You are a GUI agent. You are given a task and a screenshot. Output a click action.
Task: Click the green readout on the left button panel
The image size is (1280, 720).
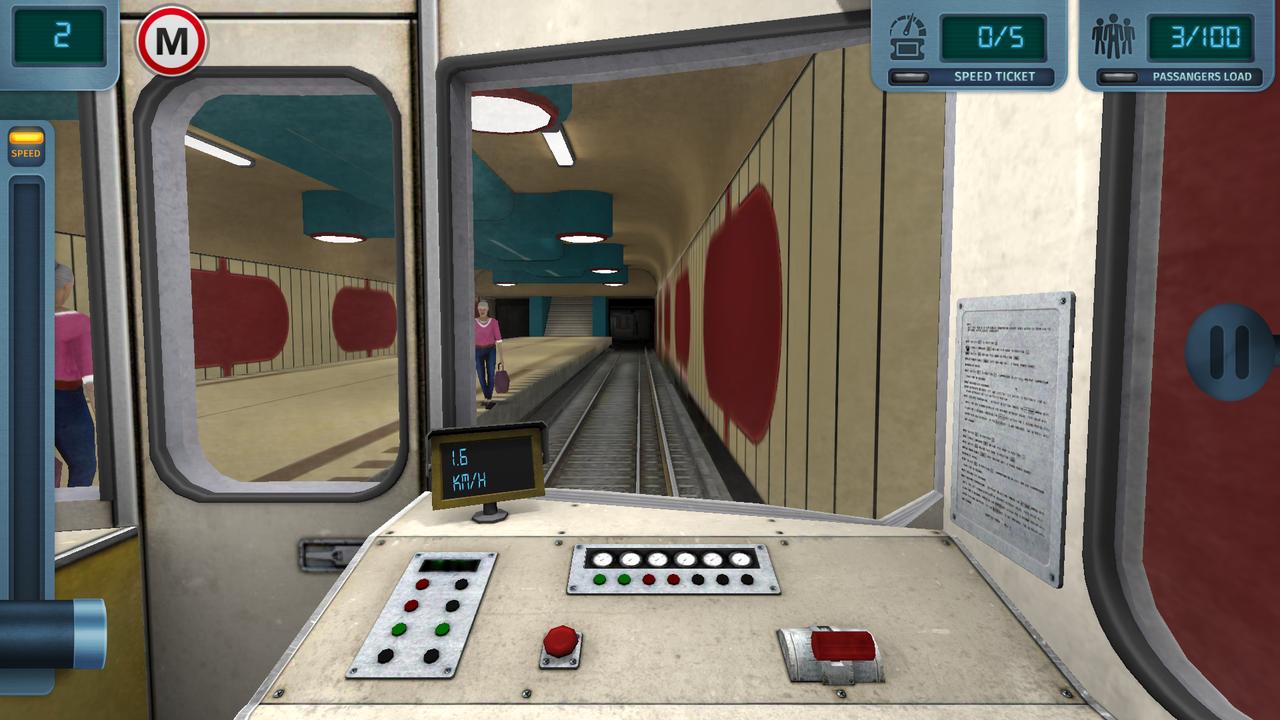(x=447, y=566)
